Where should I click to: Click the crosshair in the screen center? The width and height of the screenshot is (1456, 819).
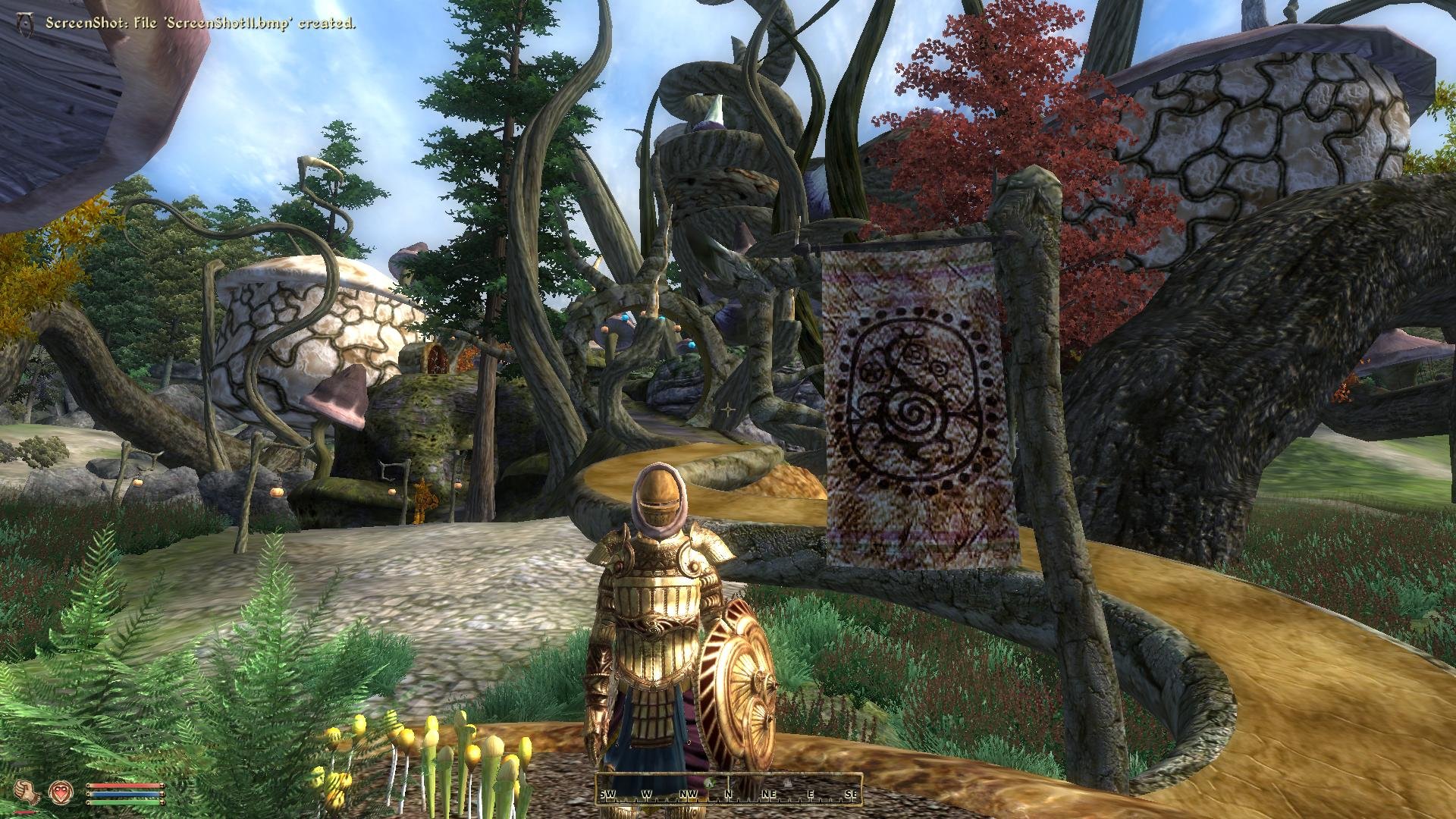(728, 409)
